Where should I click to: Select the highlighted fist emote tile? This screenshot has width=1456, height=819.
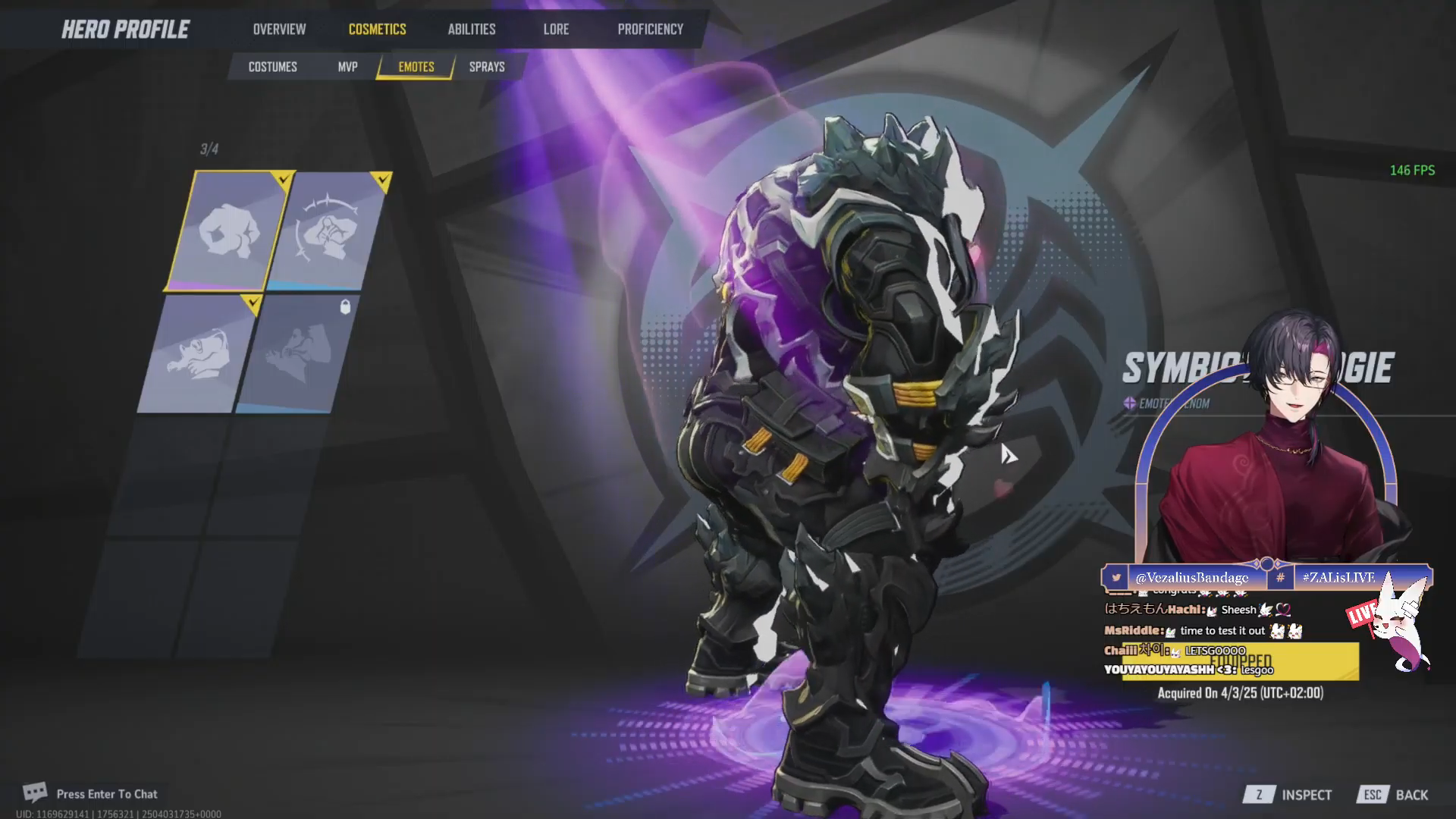point(226,230)
